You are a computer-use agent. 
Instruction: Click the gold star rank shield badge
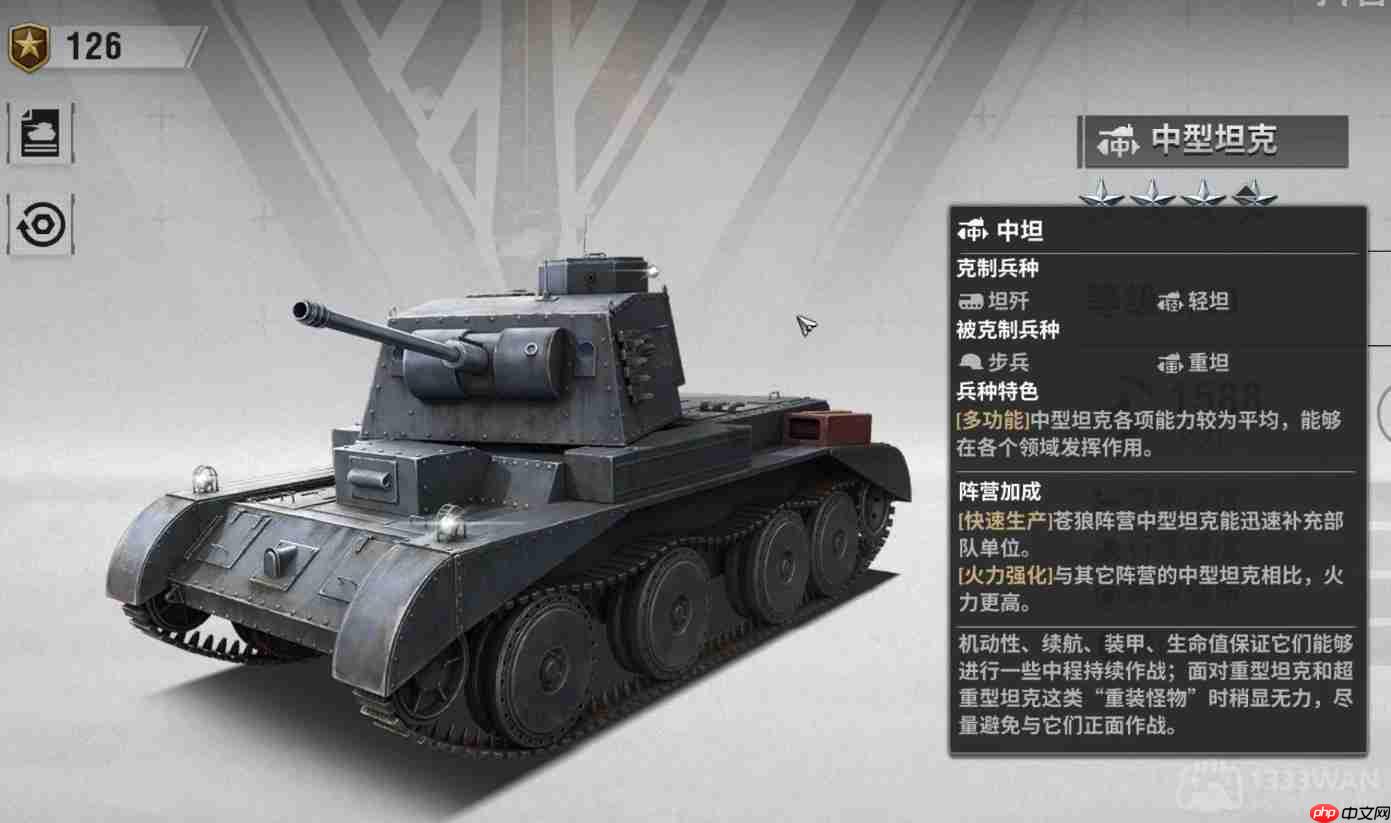click(30, 44)
